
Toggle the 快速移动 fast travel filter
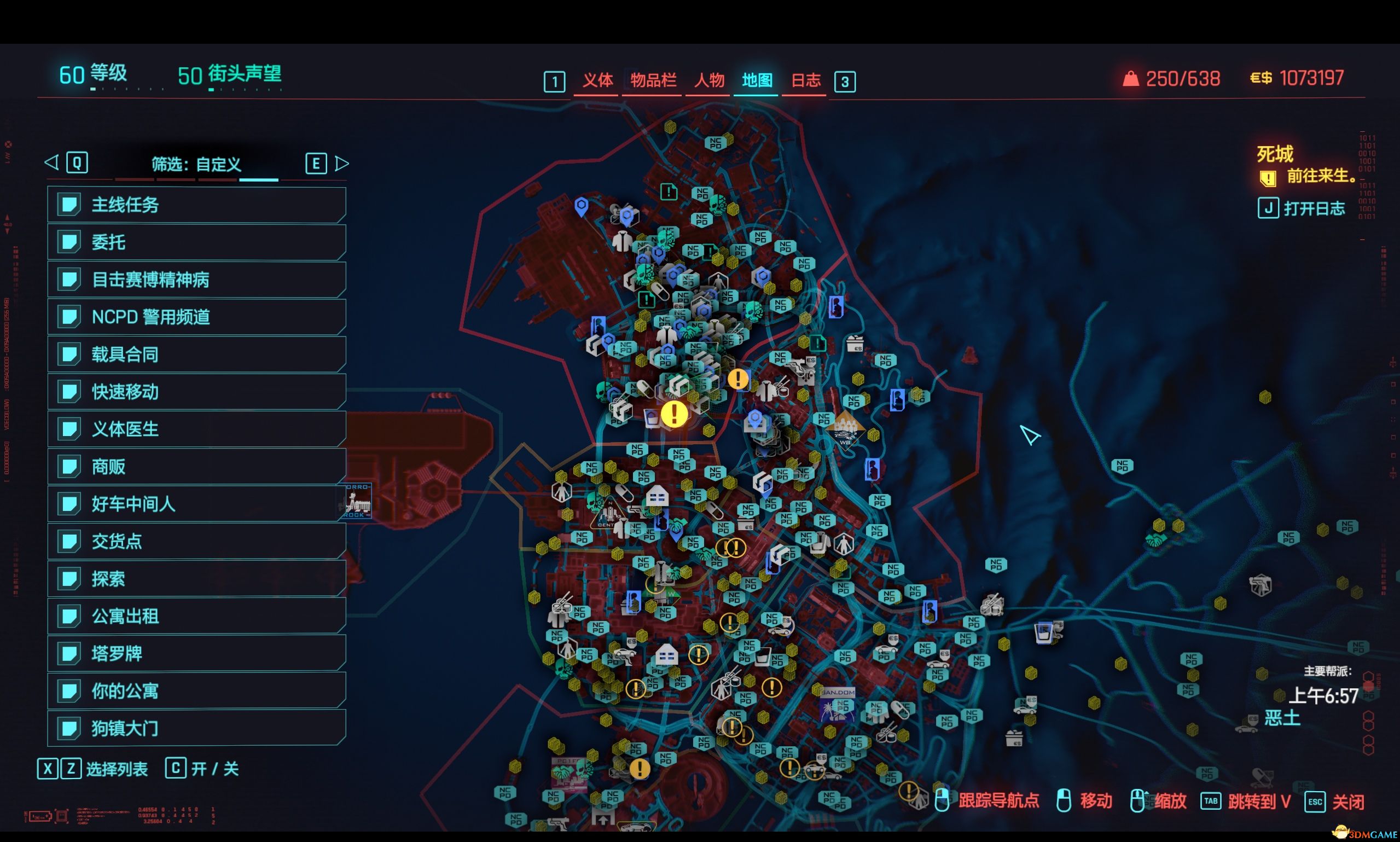[196, 392]
